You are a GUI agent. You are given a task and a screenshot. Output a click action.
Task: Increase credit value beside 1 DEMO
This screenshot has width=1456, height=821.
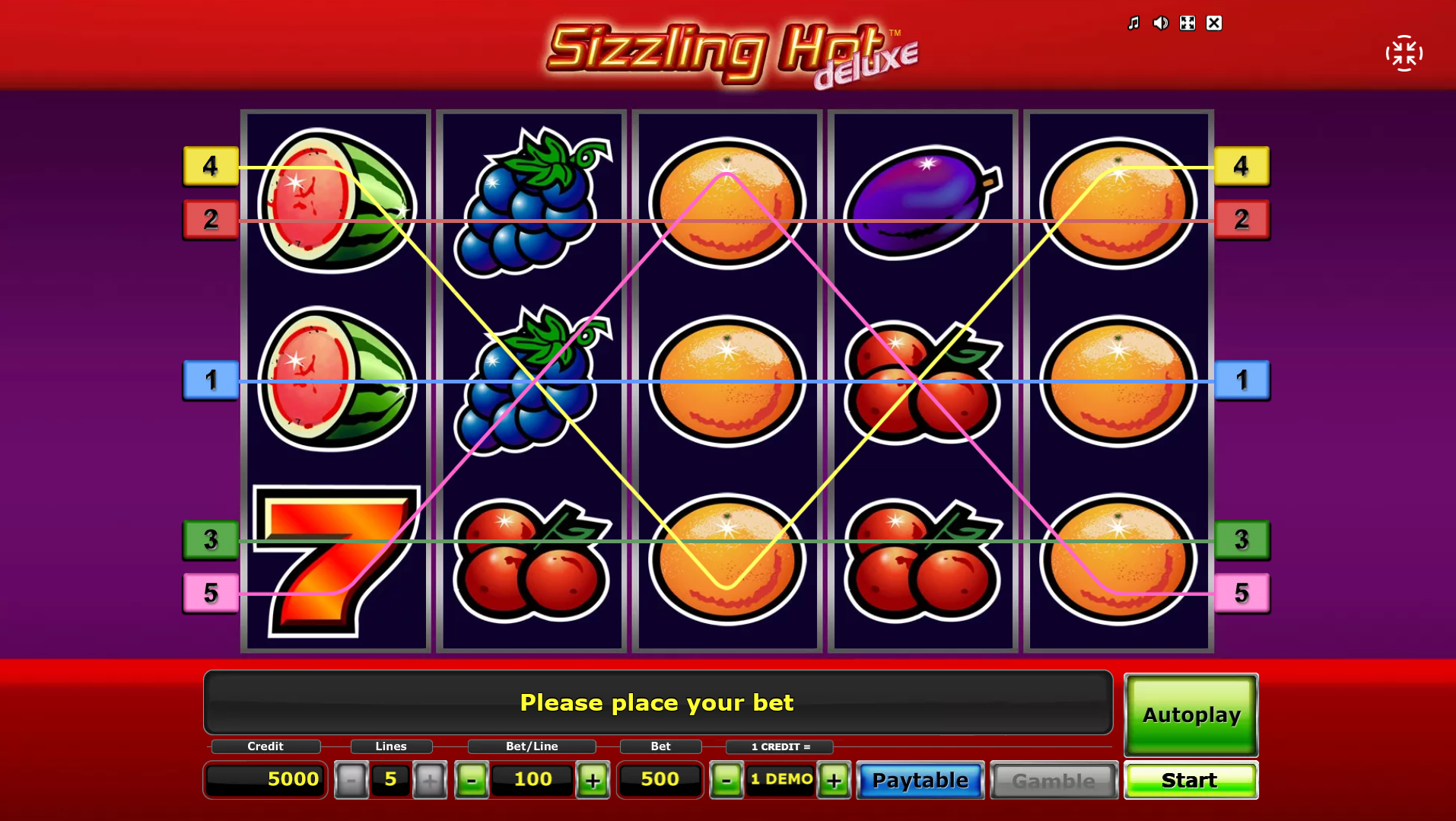(x=834, y=780)
